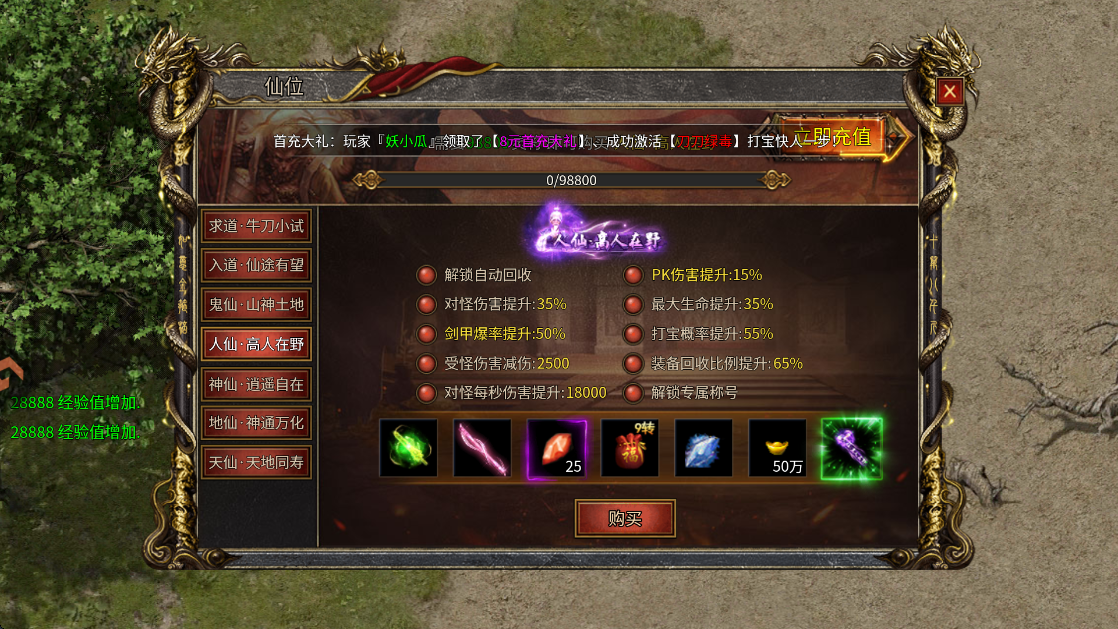Switch to the 神仙·逍遥自在 tab
Image resolution: width=1118 pixels, height=629 pixels.
[x=256, y=384]
